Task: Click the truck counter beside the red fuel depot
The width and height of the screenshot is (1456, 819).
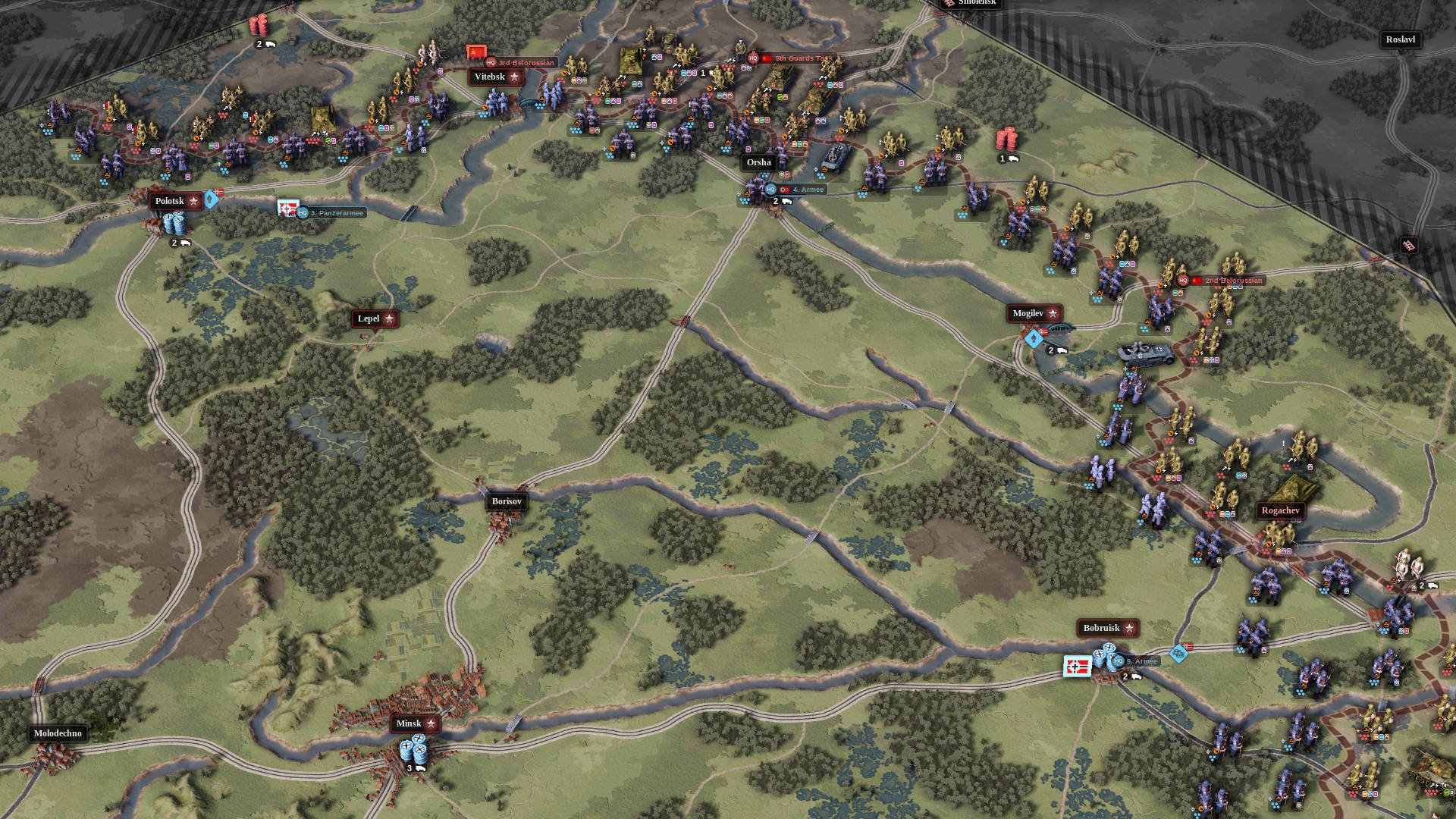Action: pos(1009,159)
